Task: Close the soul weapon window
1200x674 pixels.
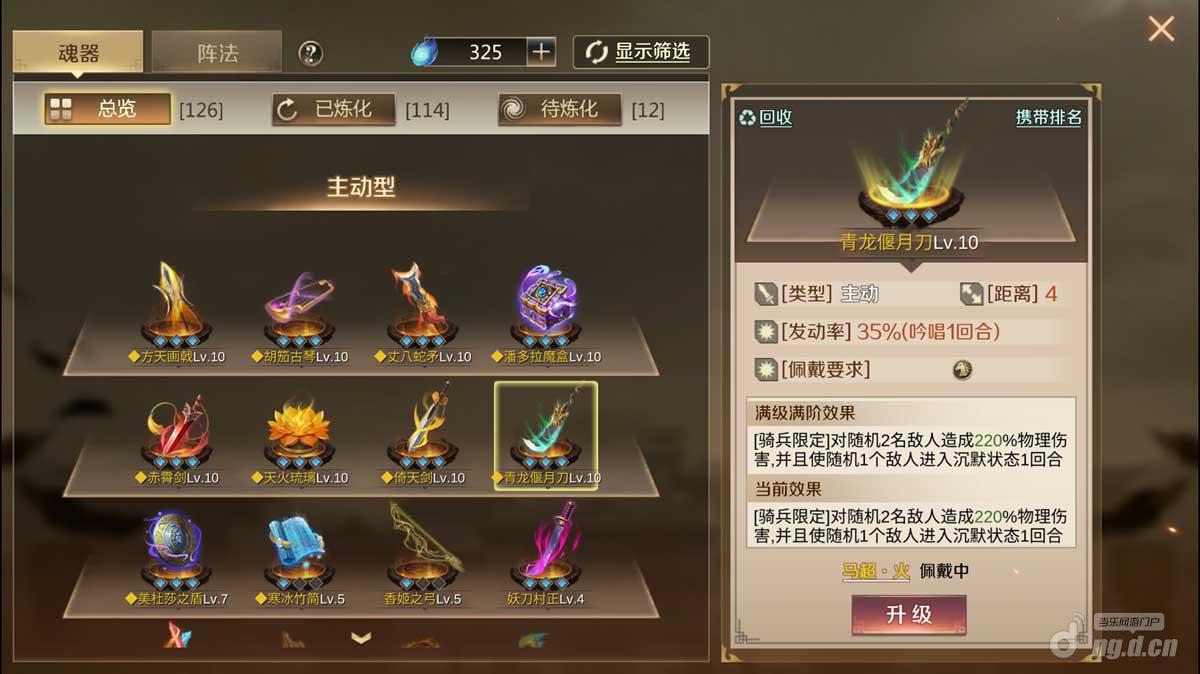Action: (1161, 29)
